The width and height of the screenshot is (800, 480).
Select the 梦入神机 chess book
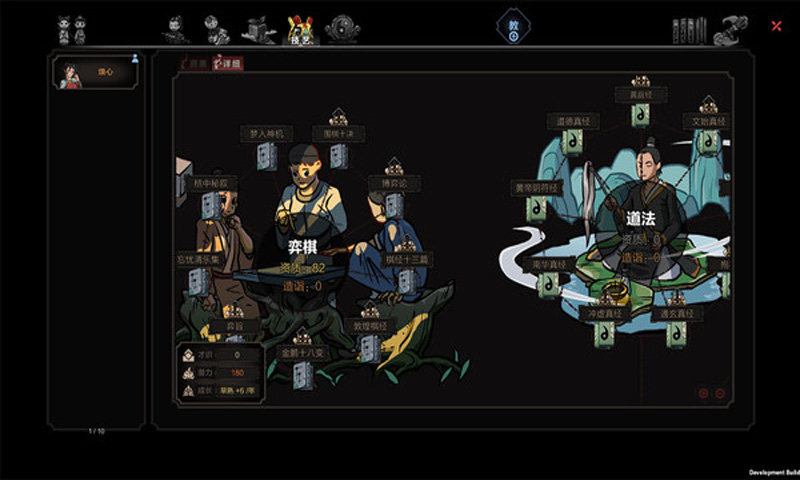(x=266, y=154)
